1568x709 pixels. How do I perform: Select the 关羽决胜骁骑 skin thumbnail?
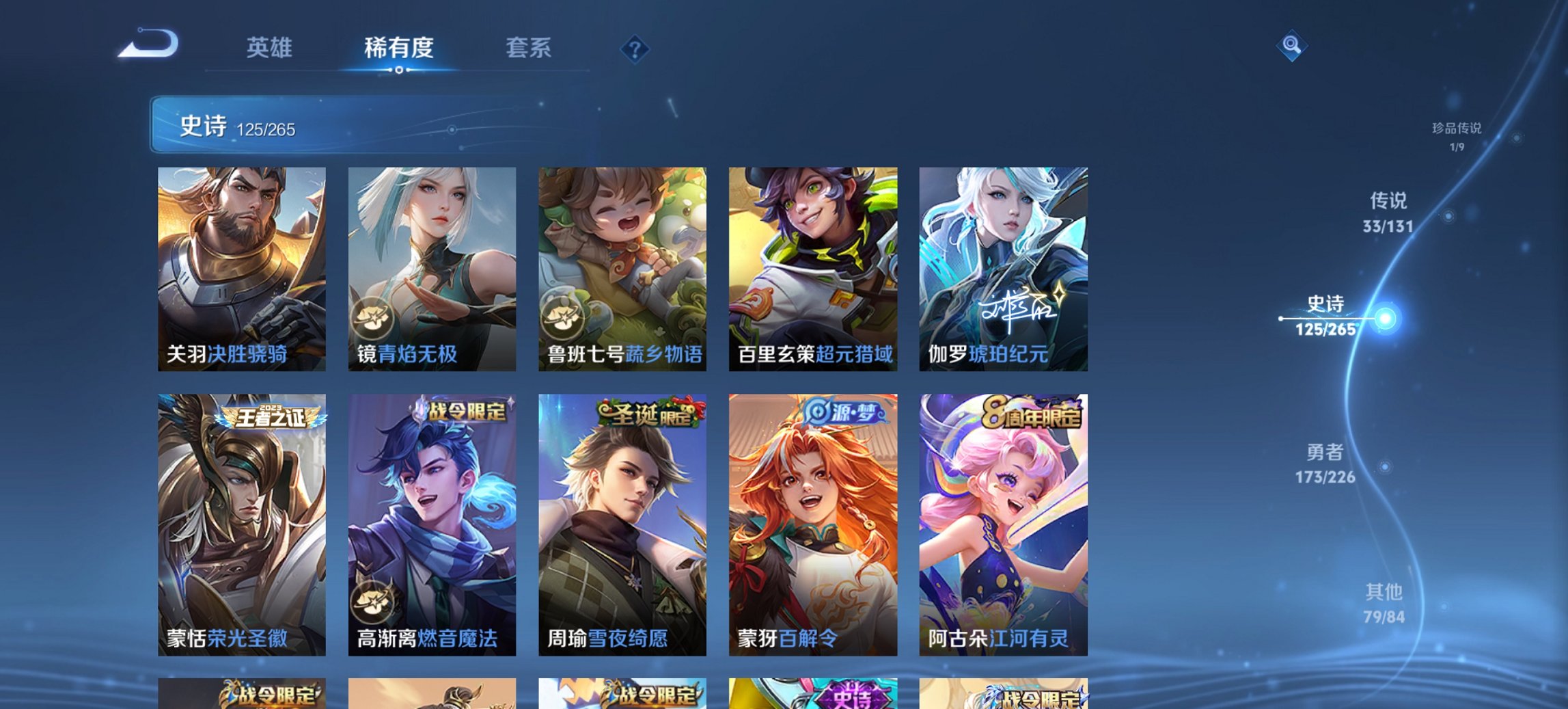[x=243, y=267]
